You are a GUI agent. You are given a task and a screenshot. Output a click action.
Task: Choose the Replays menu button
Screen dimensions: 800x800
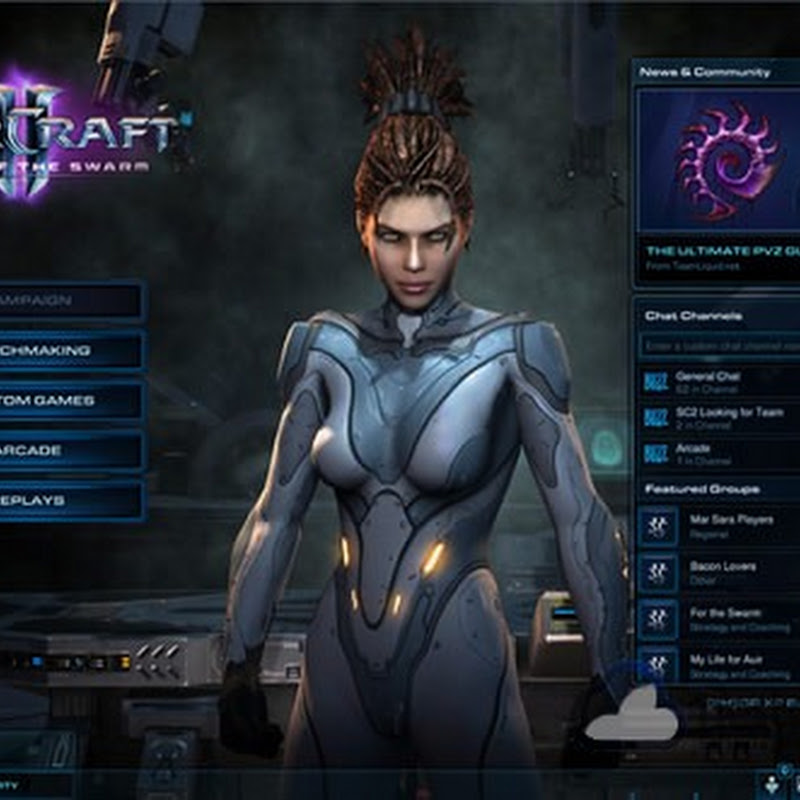[68, 501]
